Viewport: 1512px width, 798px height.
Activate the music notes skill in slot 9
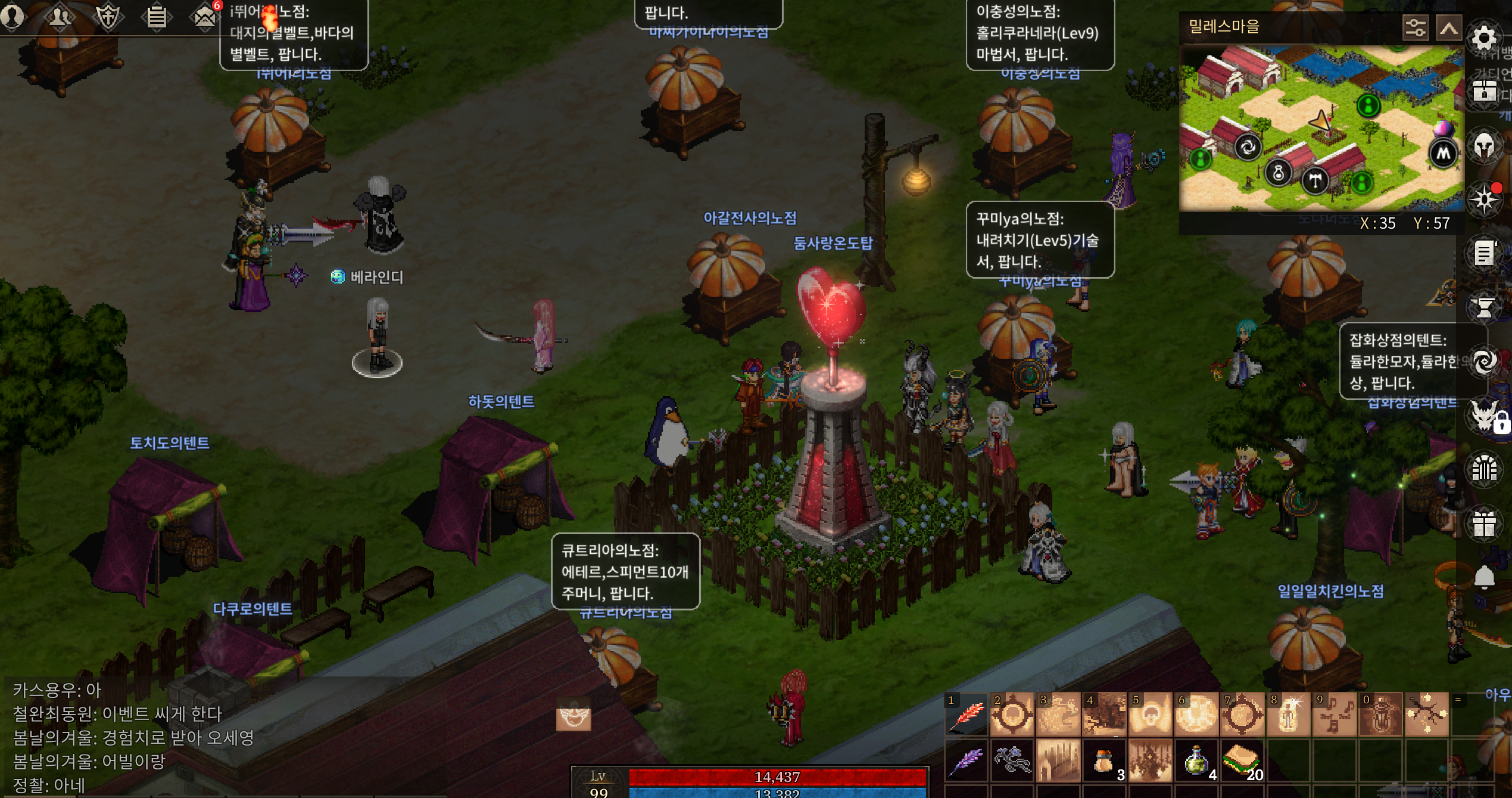1334,715
